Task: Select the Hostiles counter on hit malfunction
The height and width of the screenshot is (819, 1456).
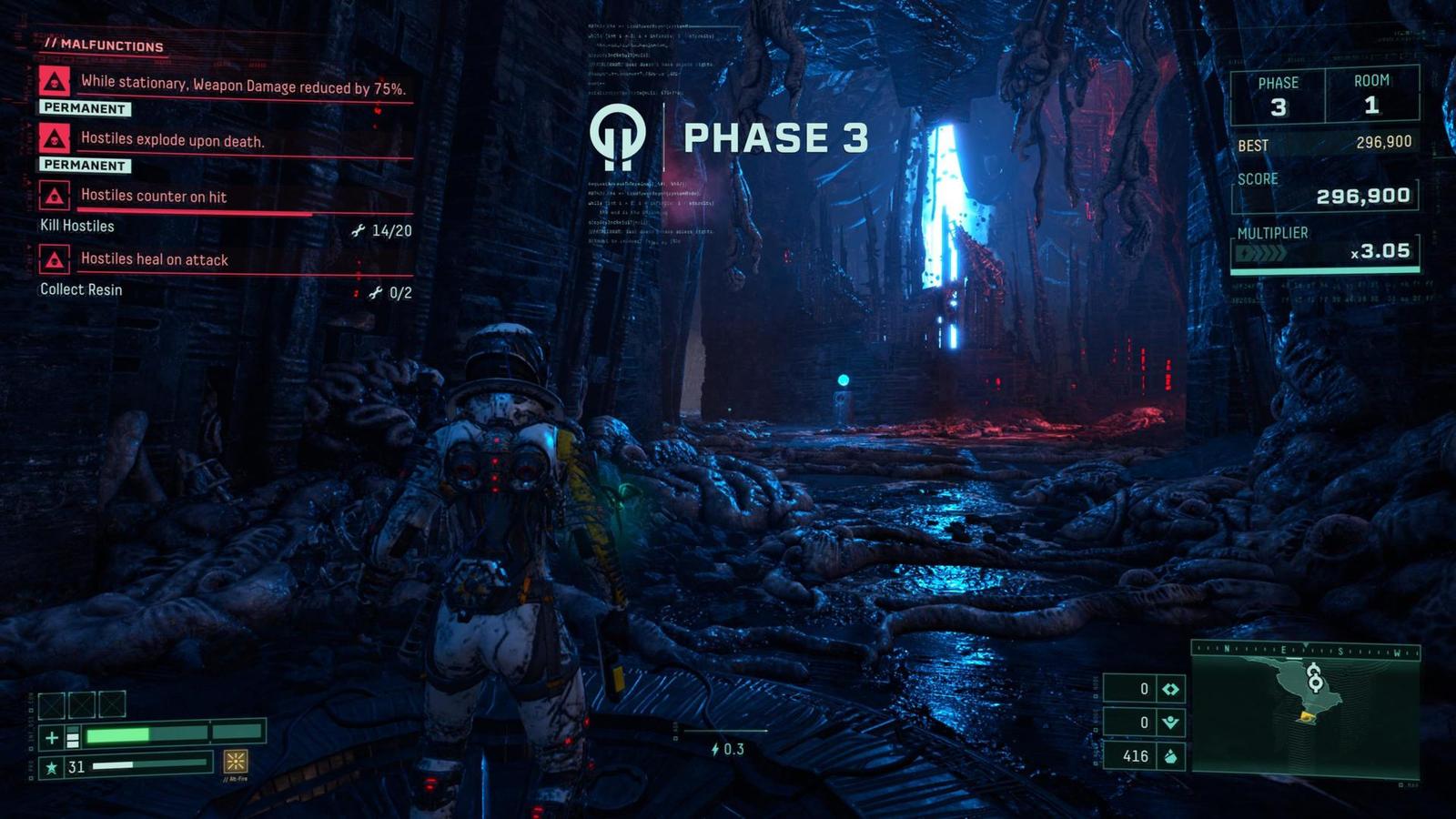Action: coord(153,196)
